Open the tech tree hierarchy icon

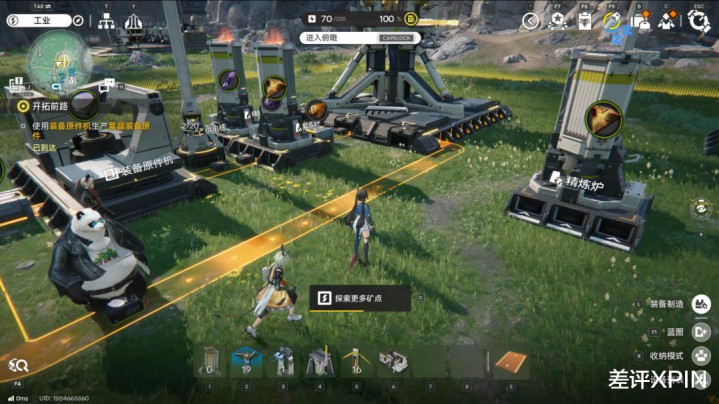click(107, 20)
